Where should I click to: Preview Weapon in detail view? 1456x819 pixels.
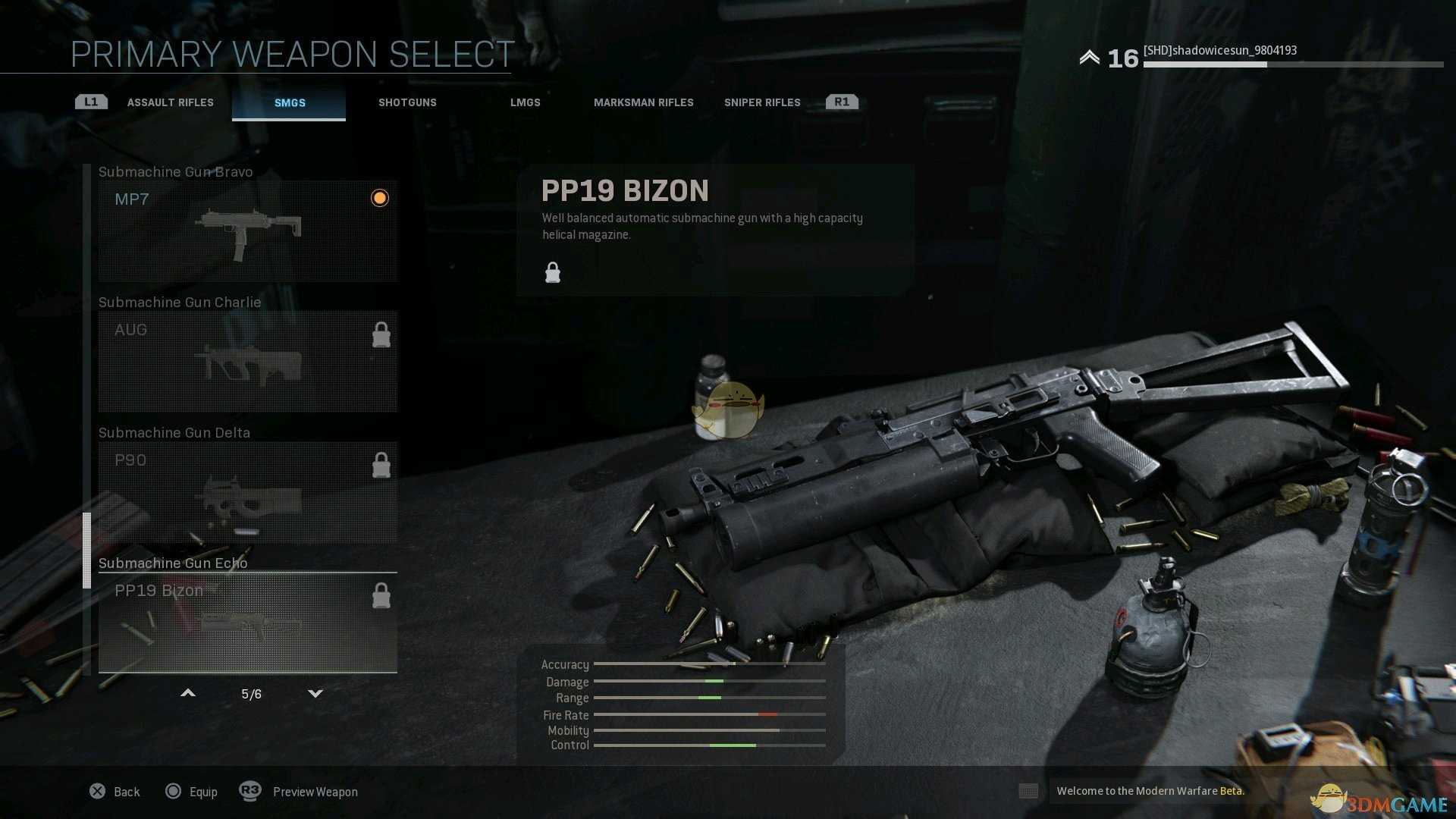point(299,792)
